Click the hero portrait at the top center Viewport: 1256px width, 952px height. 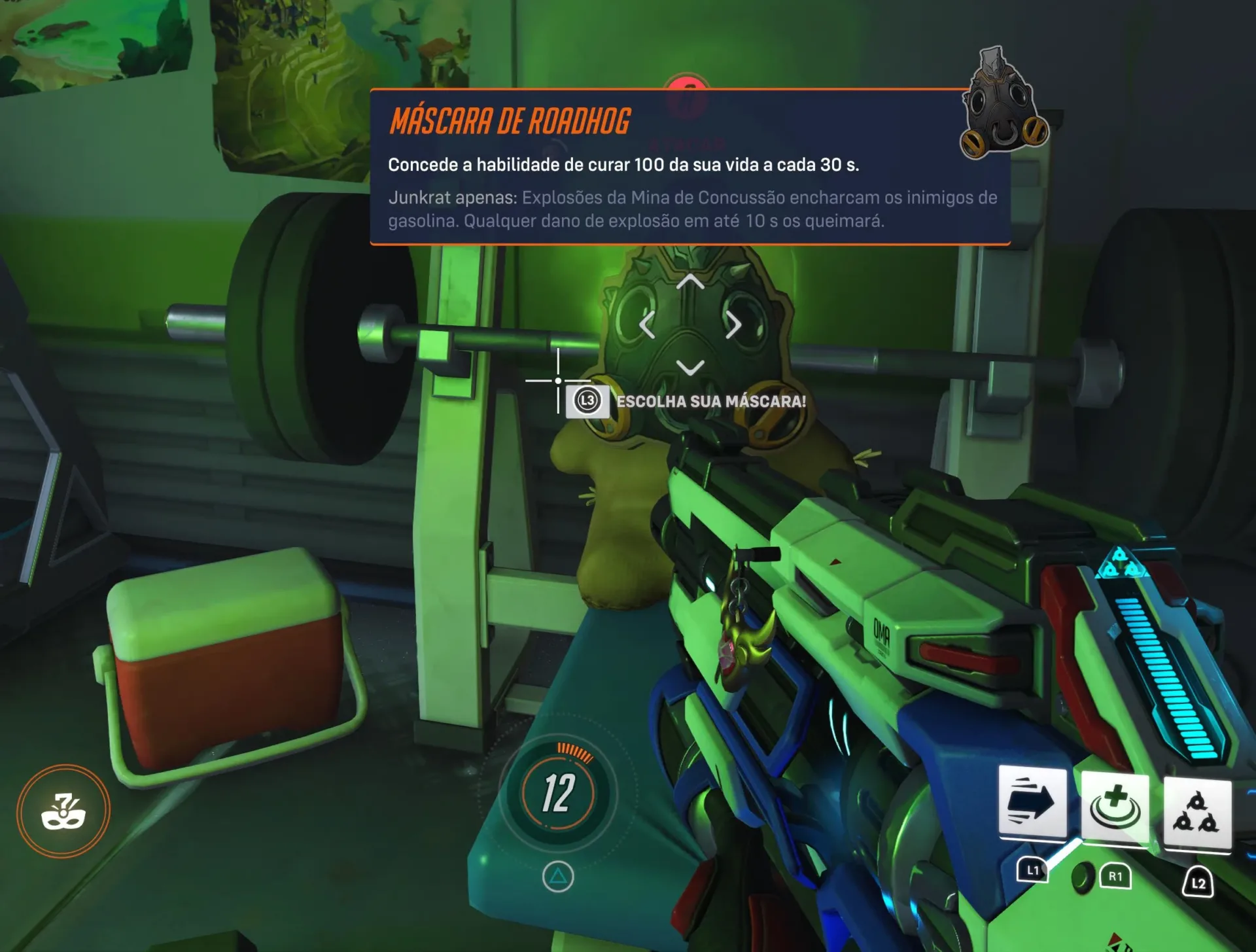click(687, 86)
